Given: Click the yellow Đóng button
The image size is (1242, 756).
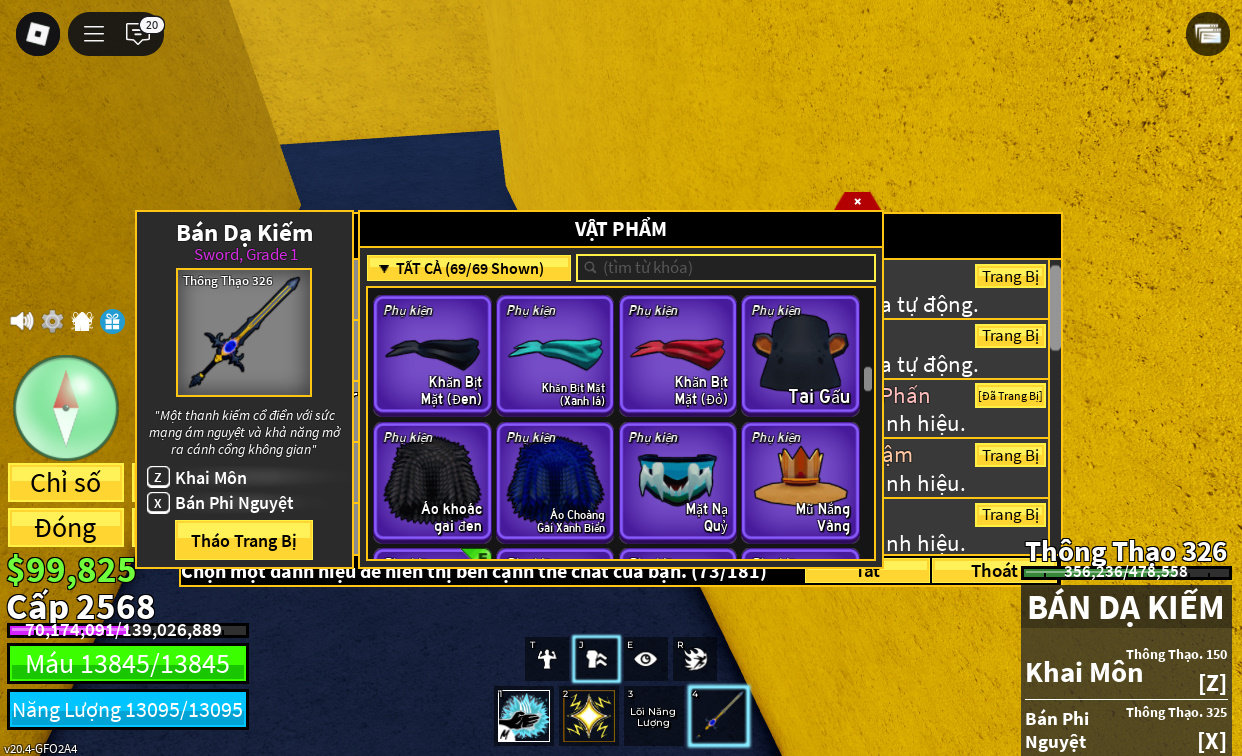Looking at the screenshot, I should pyautogui.click(x=66, y=527).
